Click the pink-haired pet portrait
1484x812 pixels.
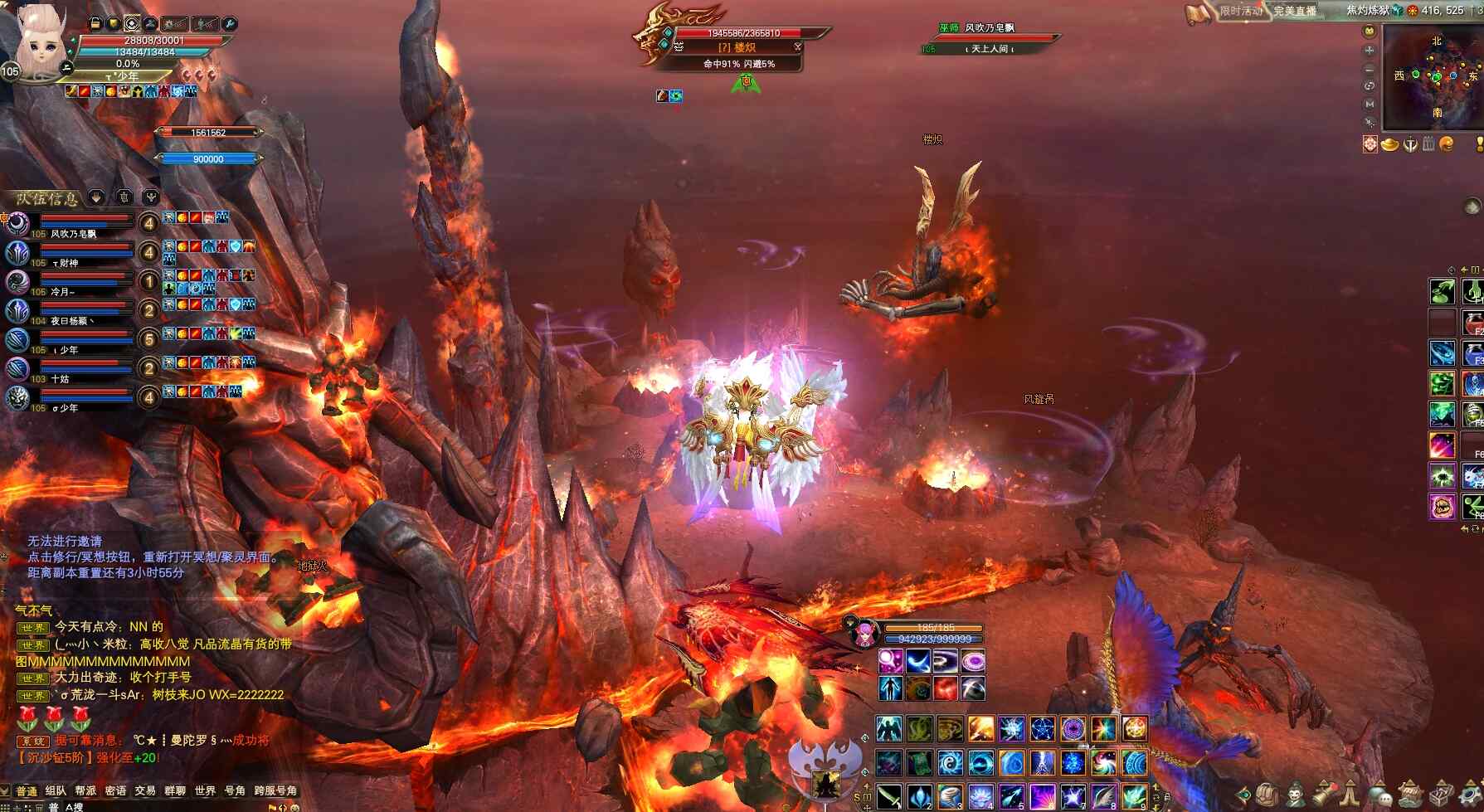pos(864,634)
